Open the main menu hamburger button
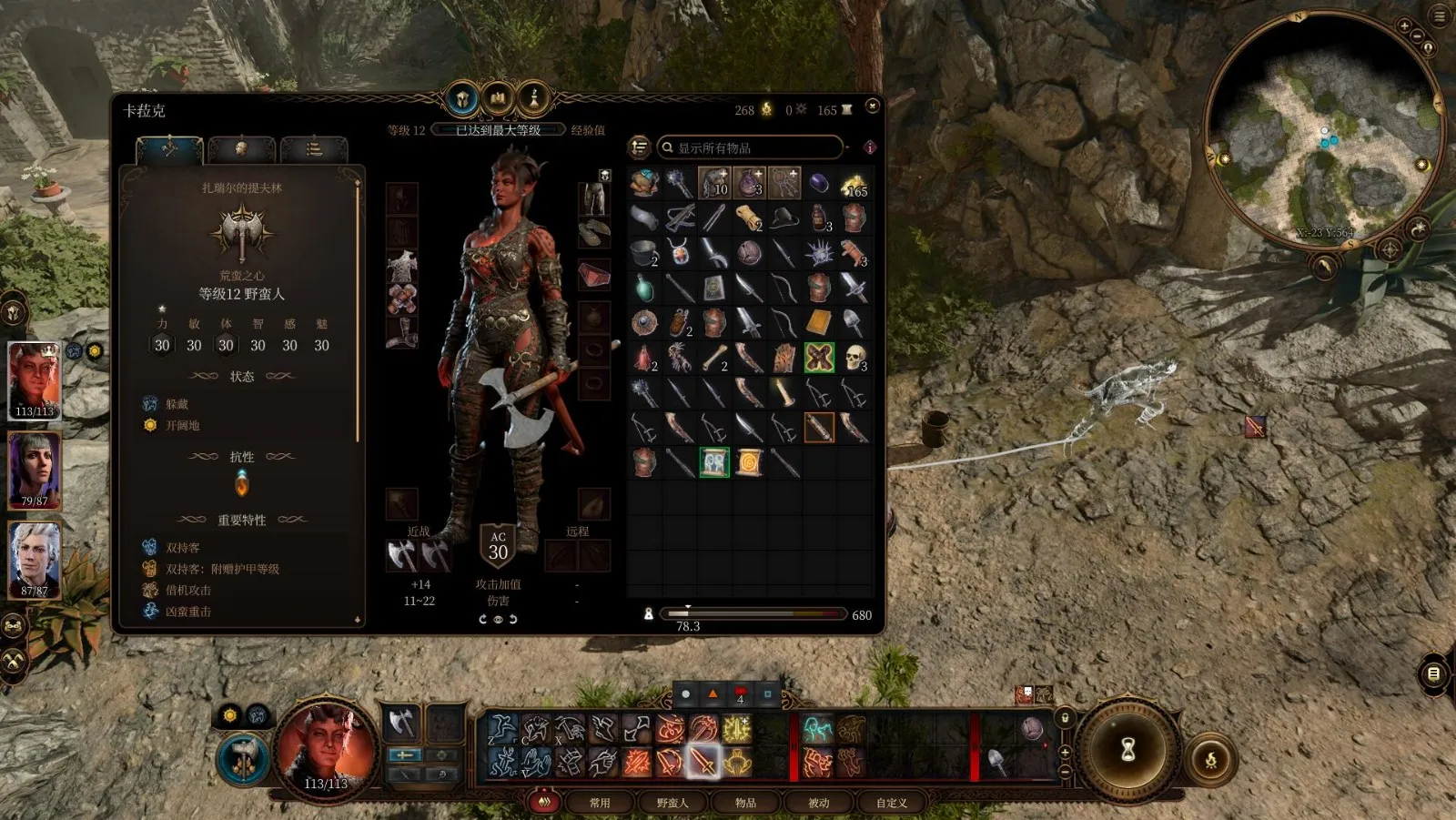The image size is (1456, 820). click(x=1441, y=15)
